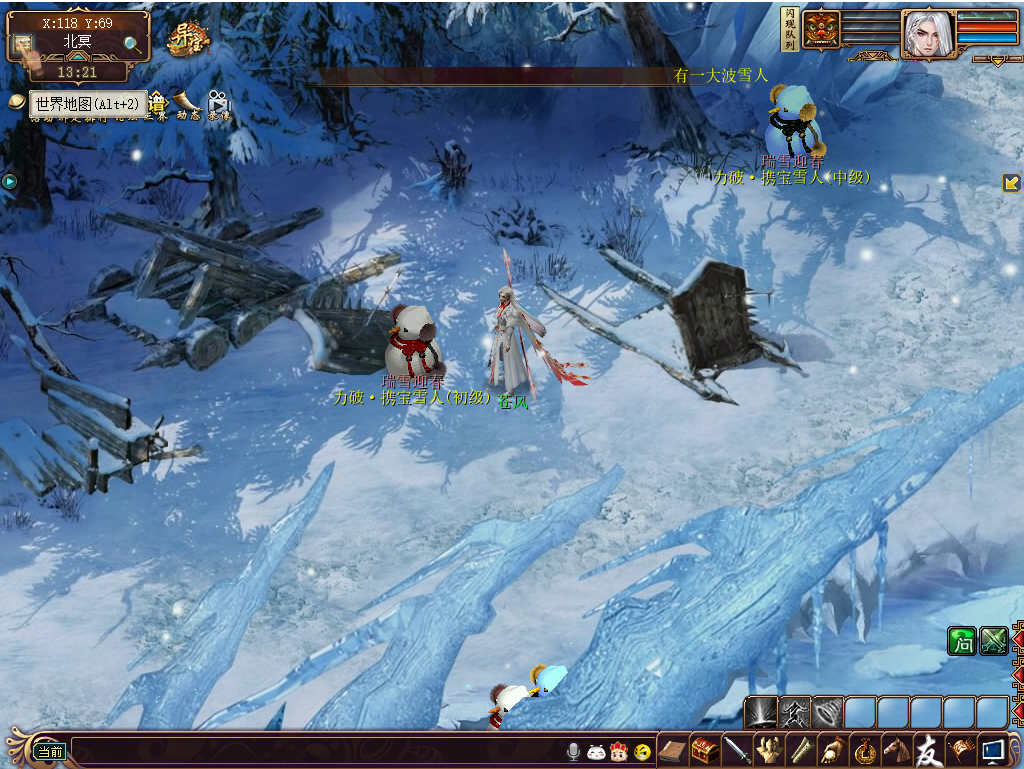Image resolution: width=1024 pixels, height=769 pixels.
Task: Open the 友 friends list
Action: point(929,749)
